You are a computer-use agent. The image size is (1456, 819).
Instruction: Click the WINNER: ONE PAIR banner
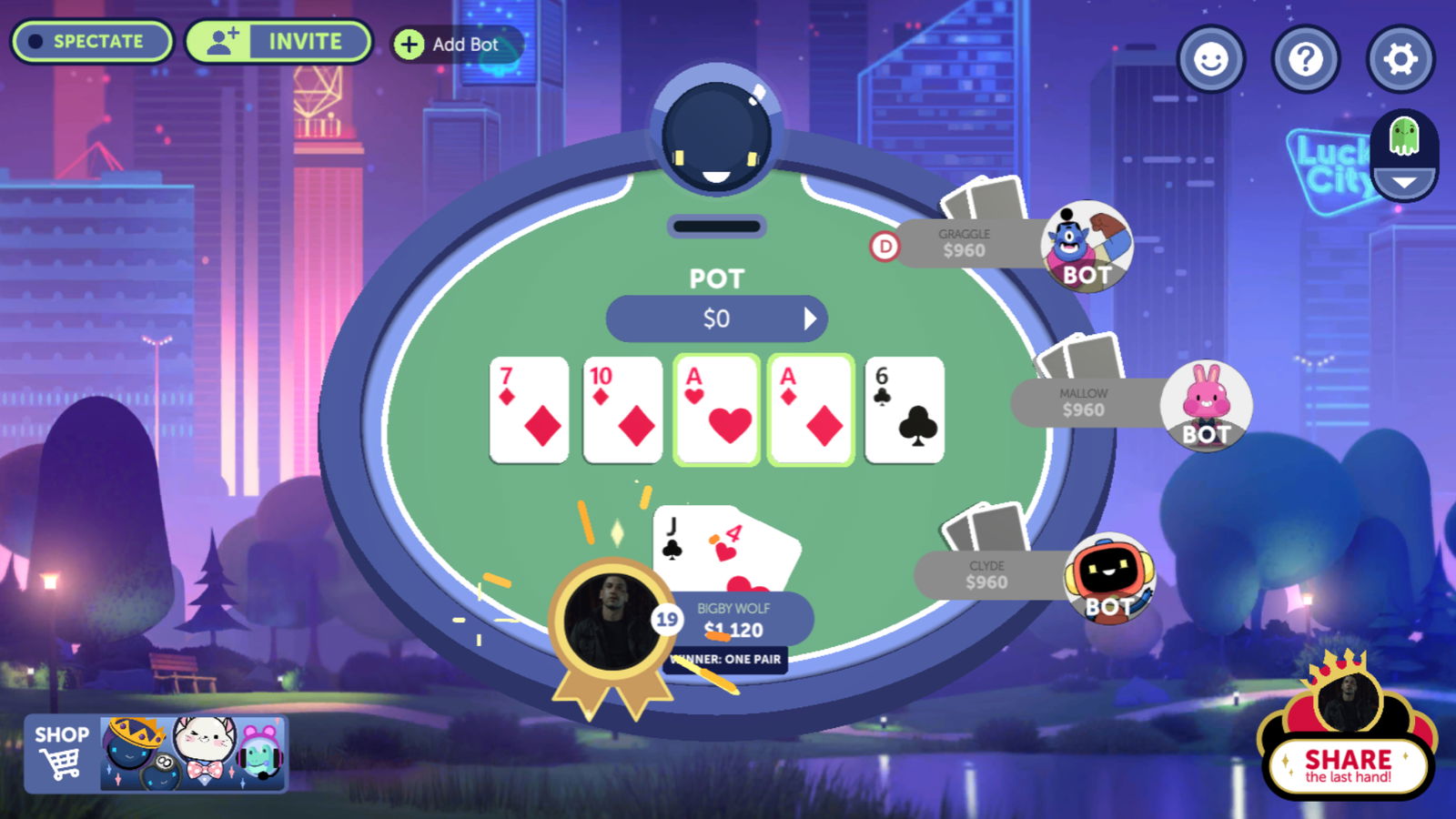coord(725,662)
